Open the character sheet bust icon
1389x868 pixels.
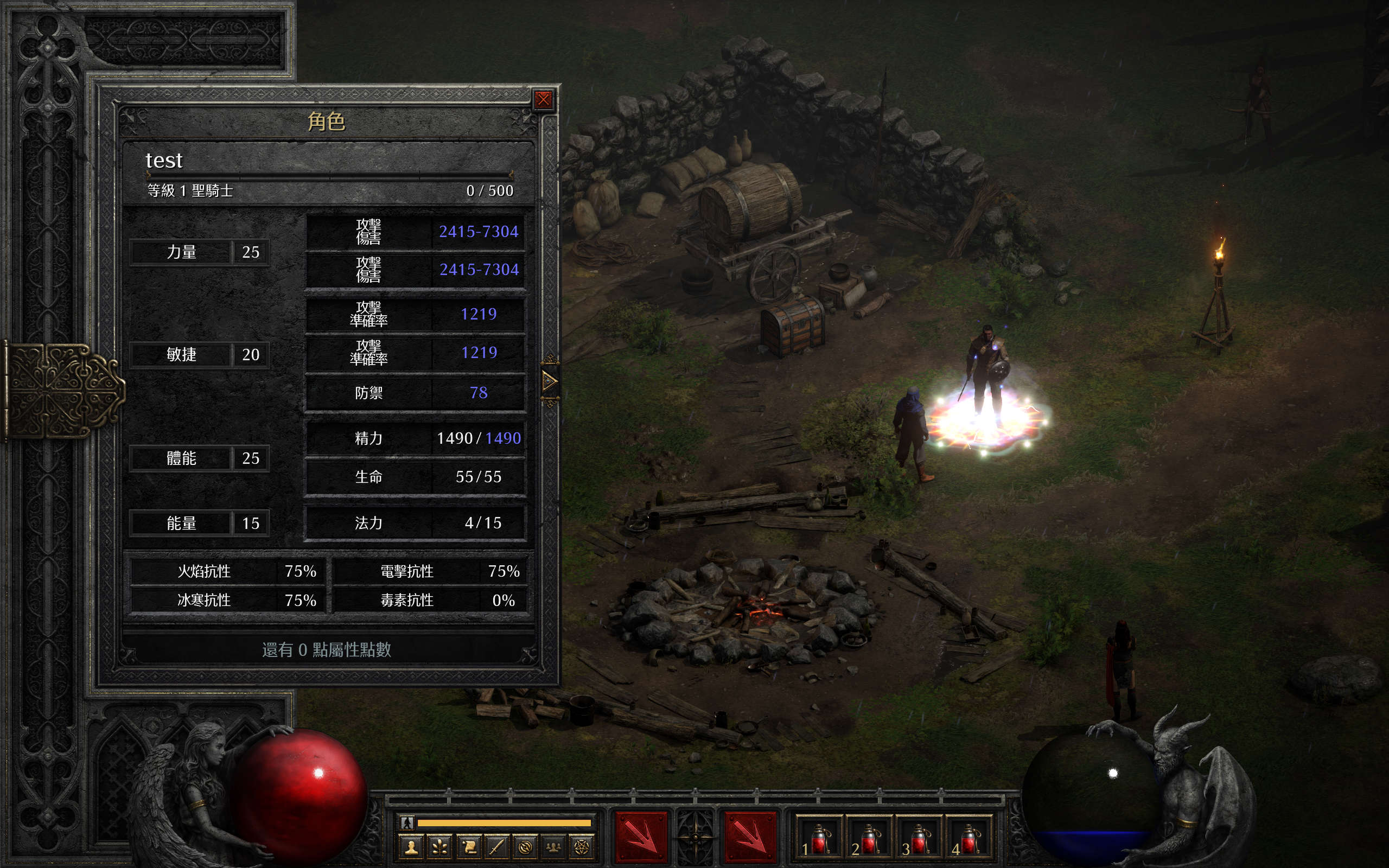click(411, 847)
